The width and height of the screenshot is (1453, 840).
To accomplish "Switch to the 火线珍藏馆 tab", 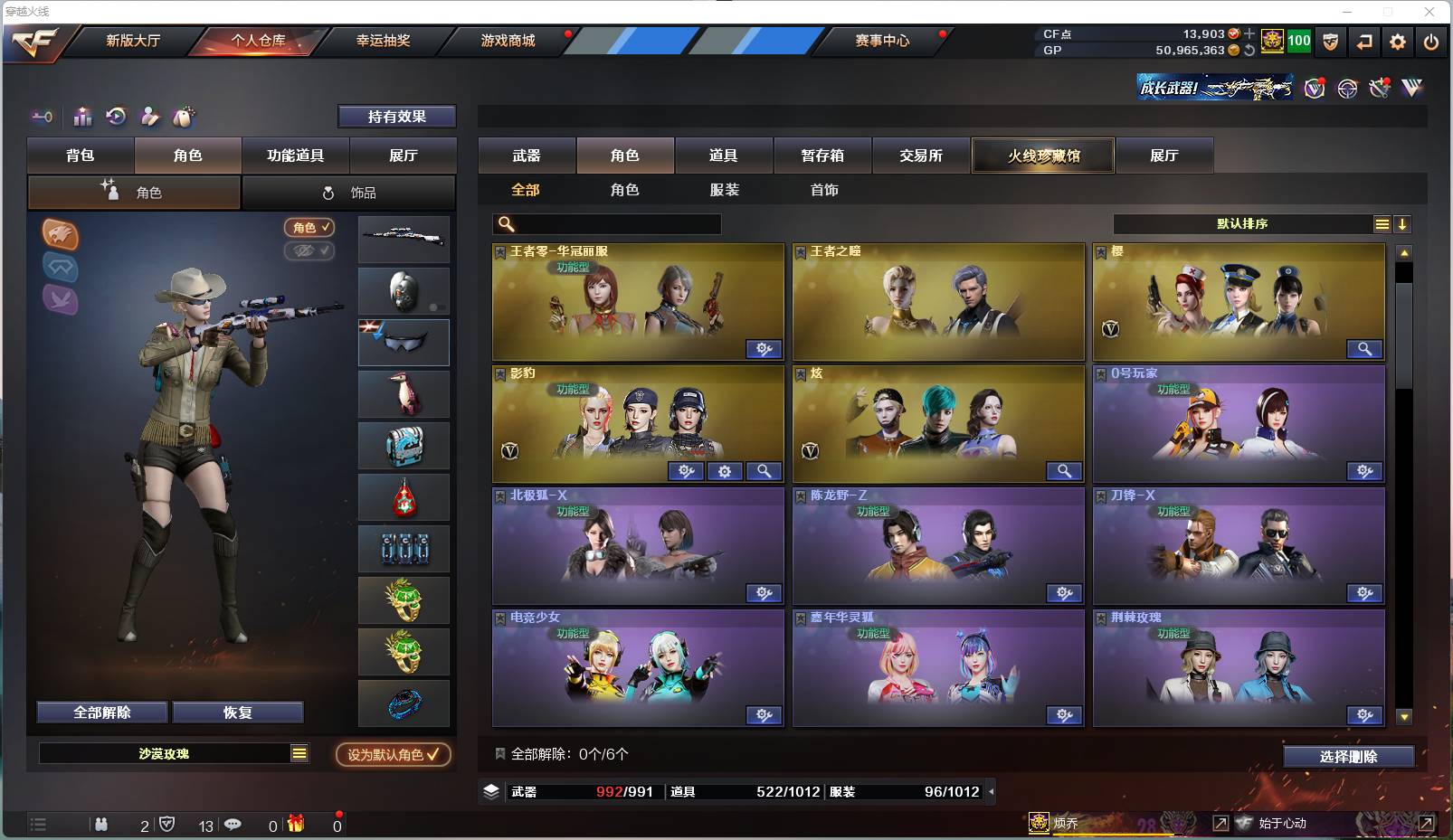I will point(1043,156).
